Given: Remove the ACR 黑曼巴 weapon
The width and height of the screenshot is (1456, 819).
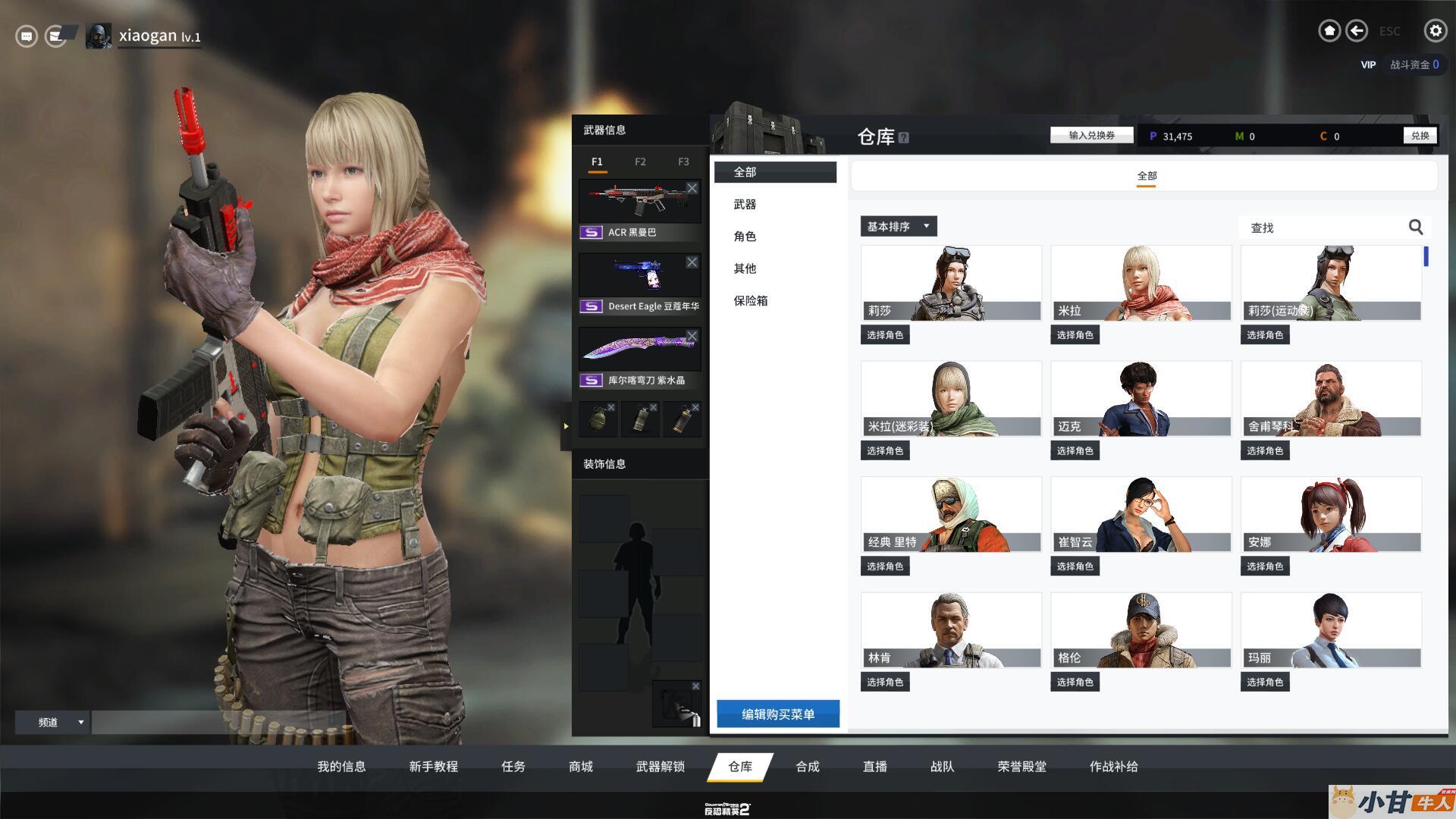Looking at the screenshot, I should point(692,188).
